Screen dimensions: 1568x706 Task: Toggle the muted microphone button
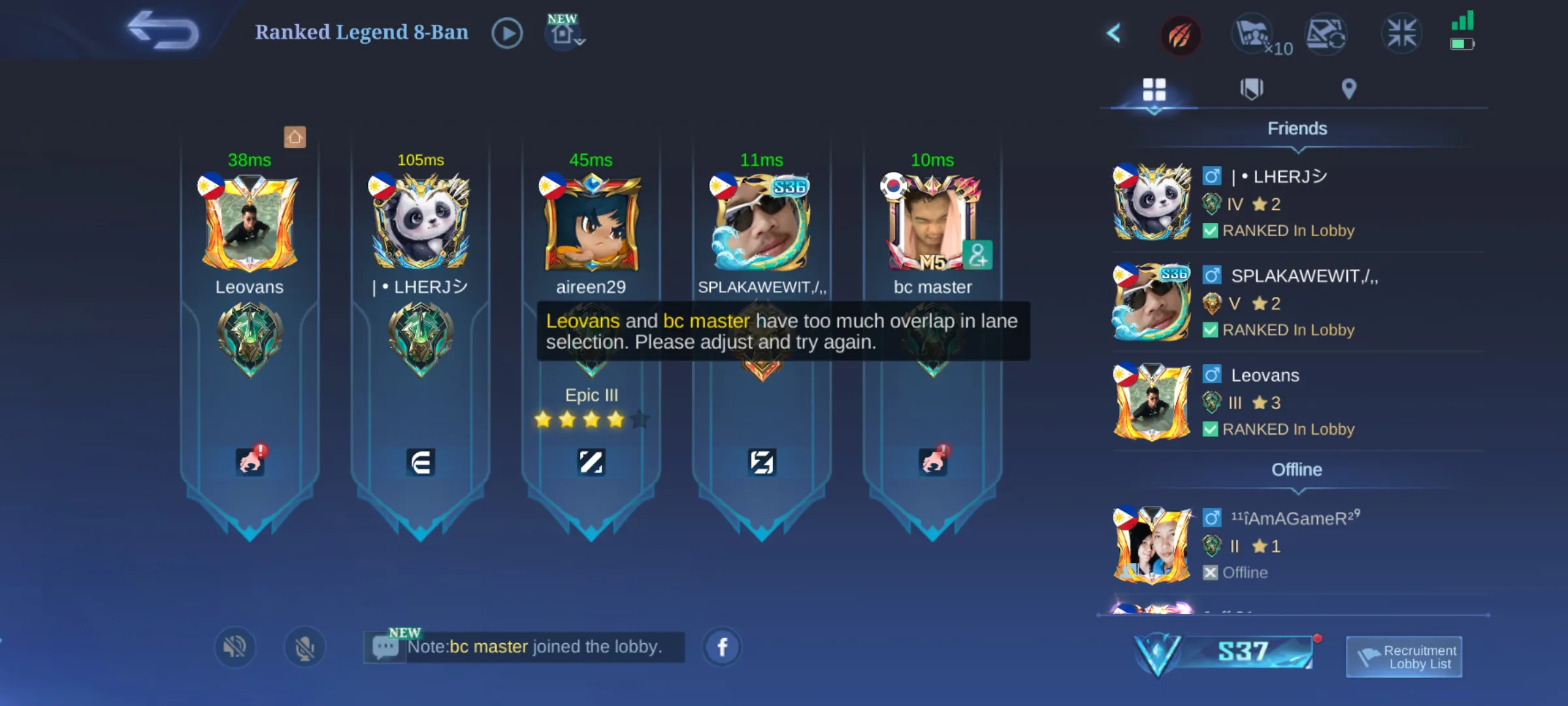pos(304,647)
